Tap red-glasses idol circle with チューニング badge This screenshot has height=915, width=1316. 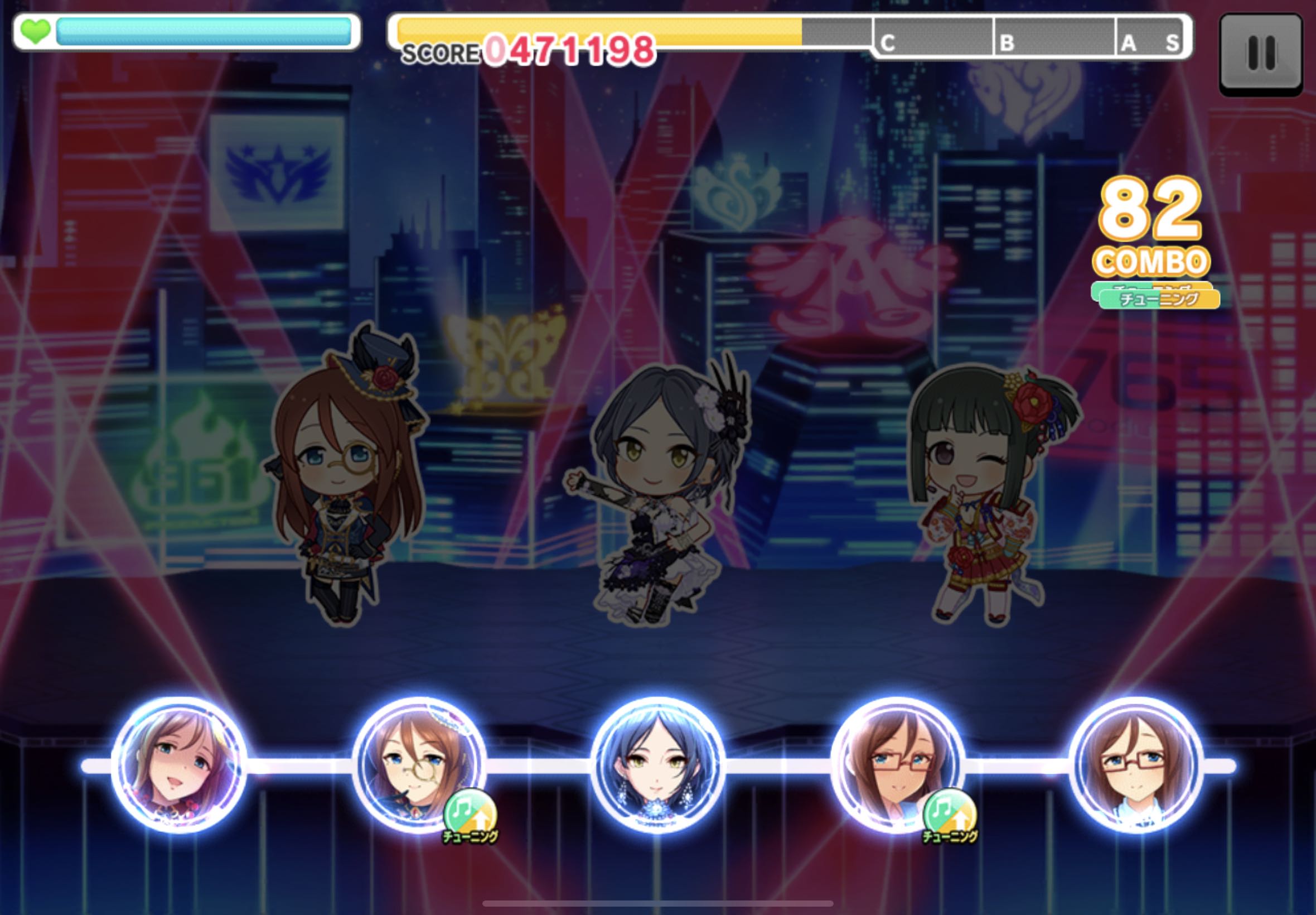point(897,765)
